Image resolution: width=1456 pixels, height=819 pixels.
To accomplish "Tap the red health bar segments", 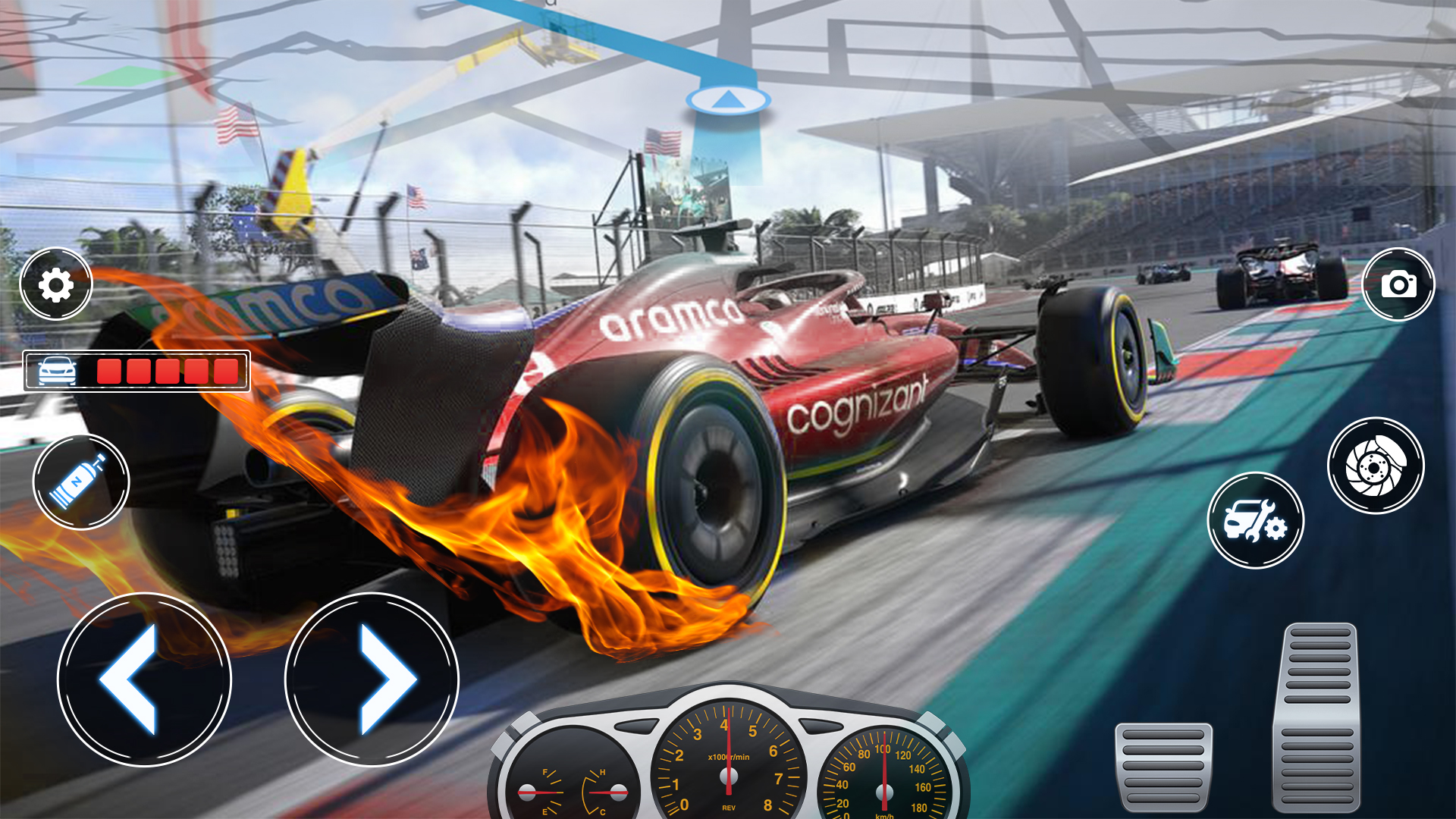I will [165, 370].
